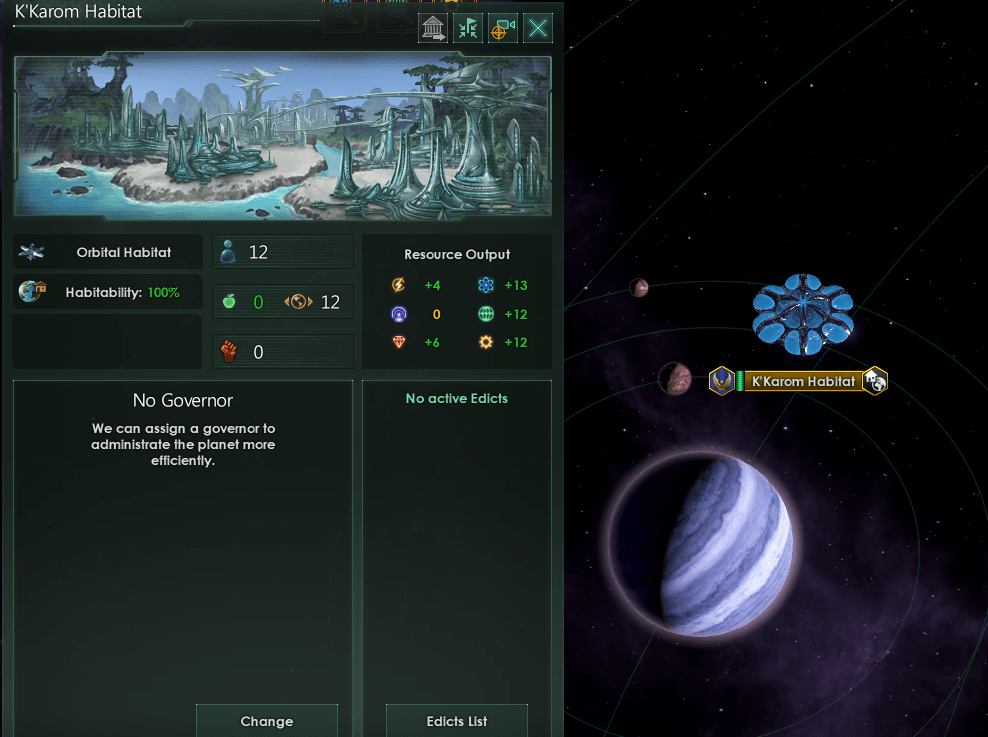Image resolution: width=988 pixels, height=737 pixels.
Task: Open the Edicts List
Action: (457, 721)
